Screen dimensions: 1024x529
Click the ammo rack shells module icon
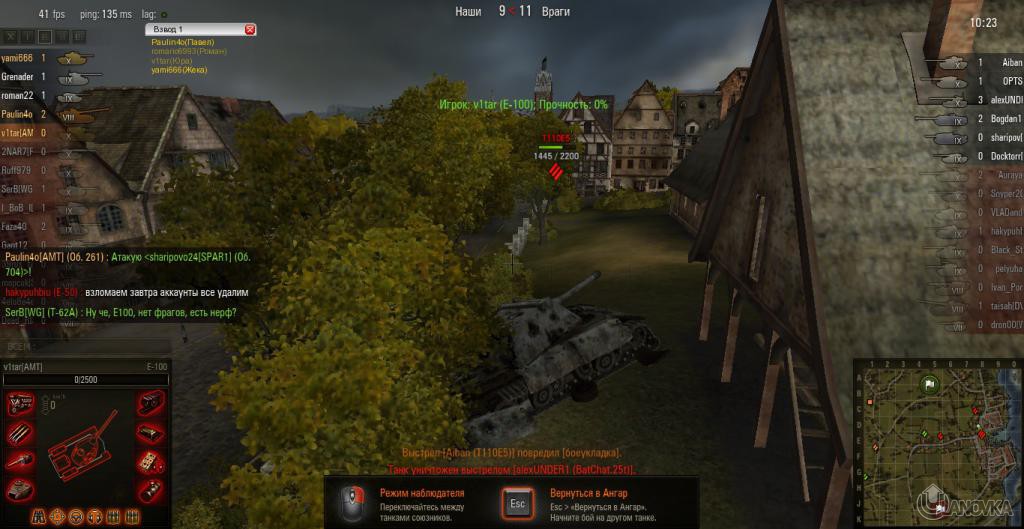[x=21, y=433]
